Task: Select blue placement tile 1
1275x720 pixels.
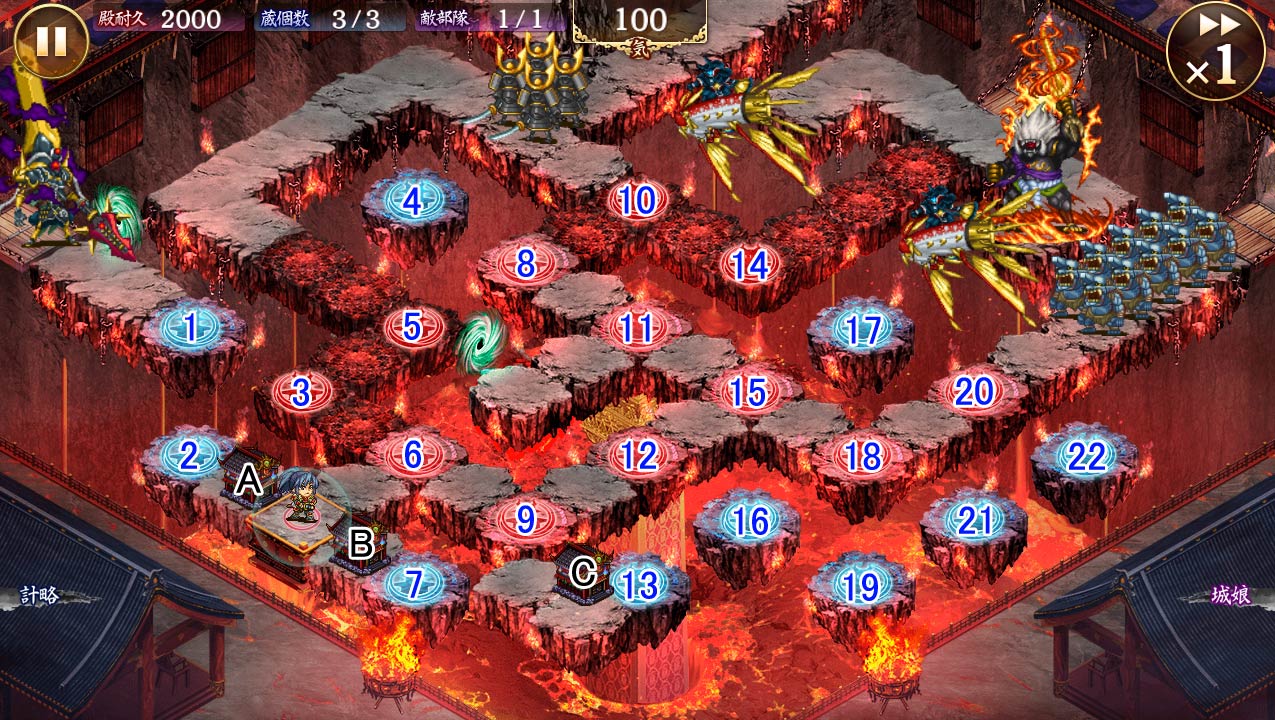Action: coord(189,326)
